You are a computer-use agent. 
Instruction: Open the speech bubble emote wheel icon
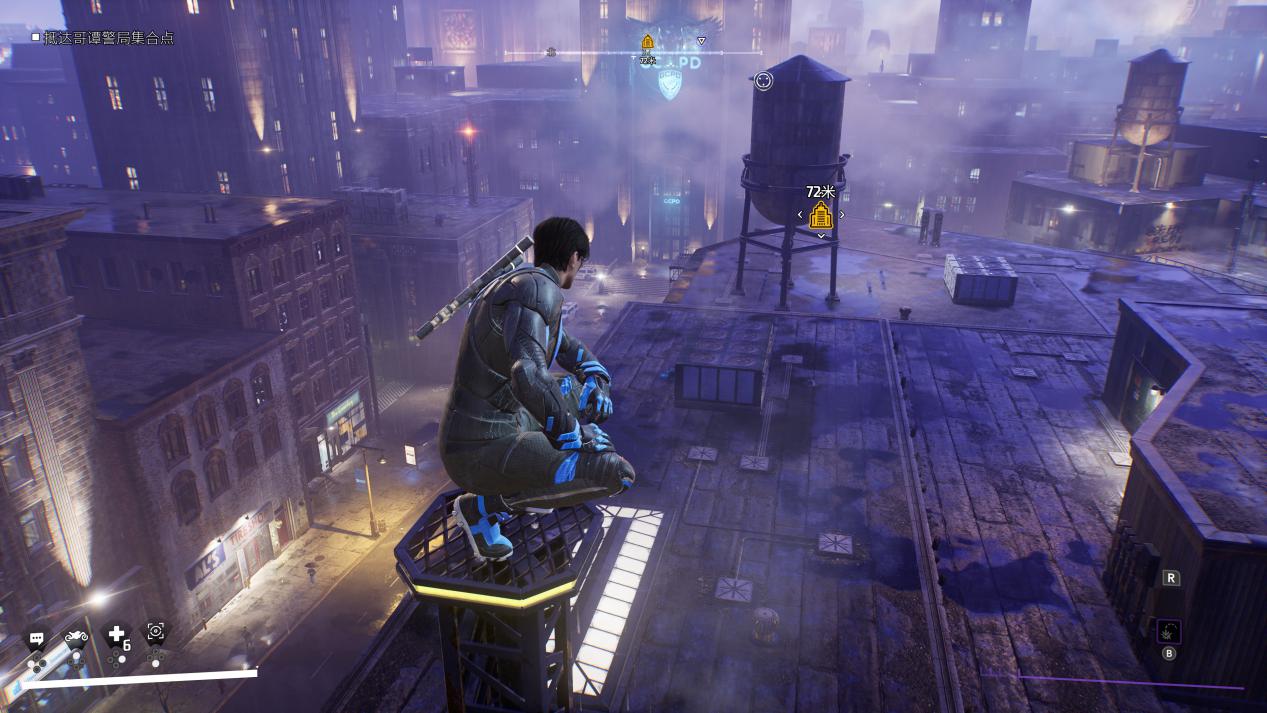(x=36, y=637)
